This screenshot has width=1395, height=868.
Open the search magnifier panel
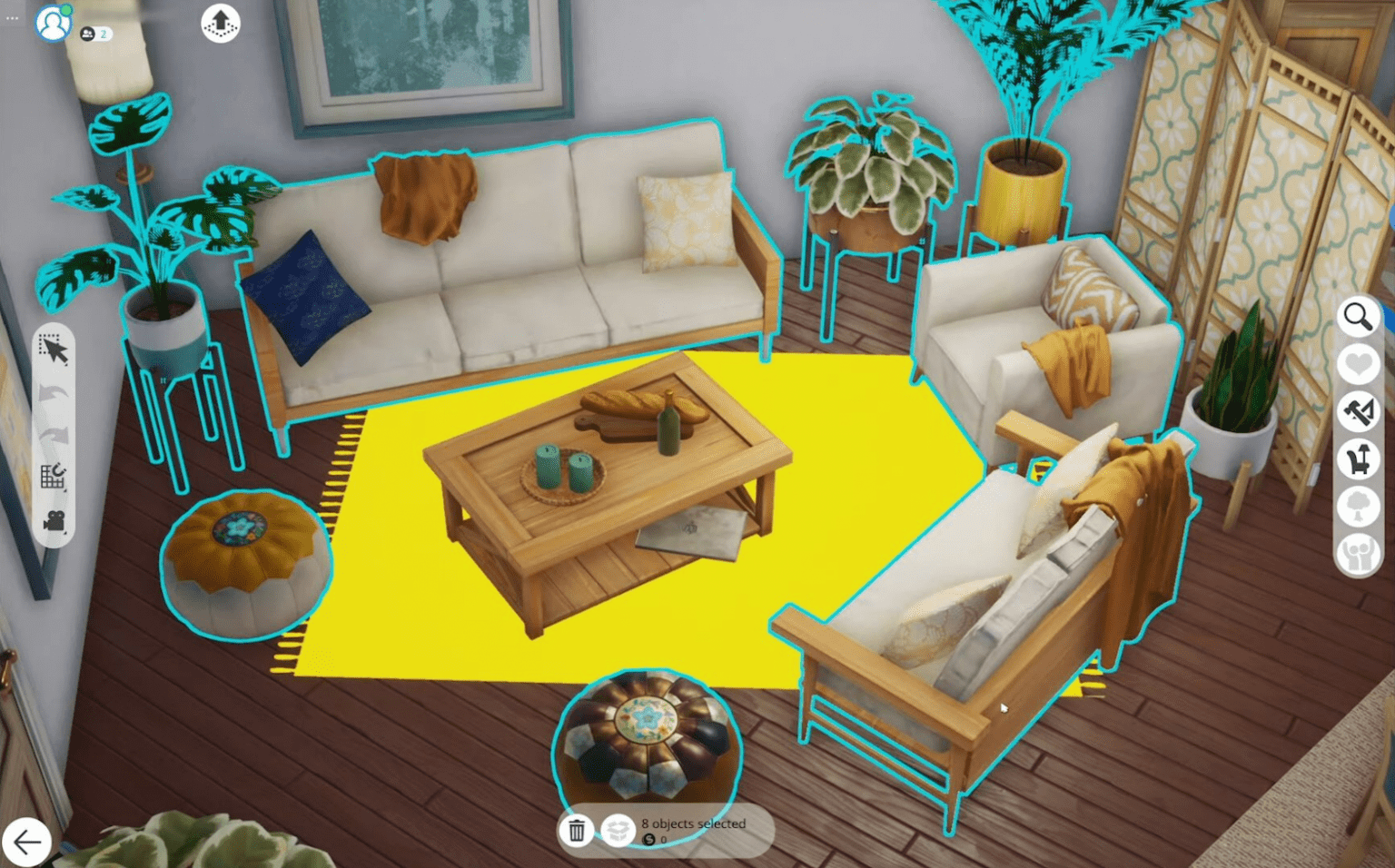[x=1359, y=316]
